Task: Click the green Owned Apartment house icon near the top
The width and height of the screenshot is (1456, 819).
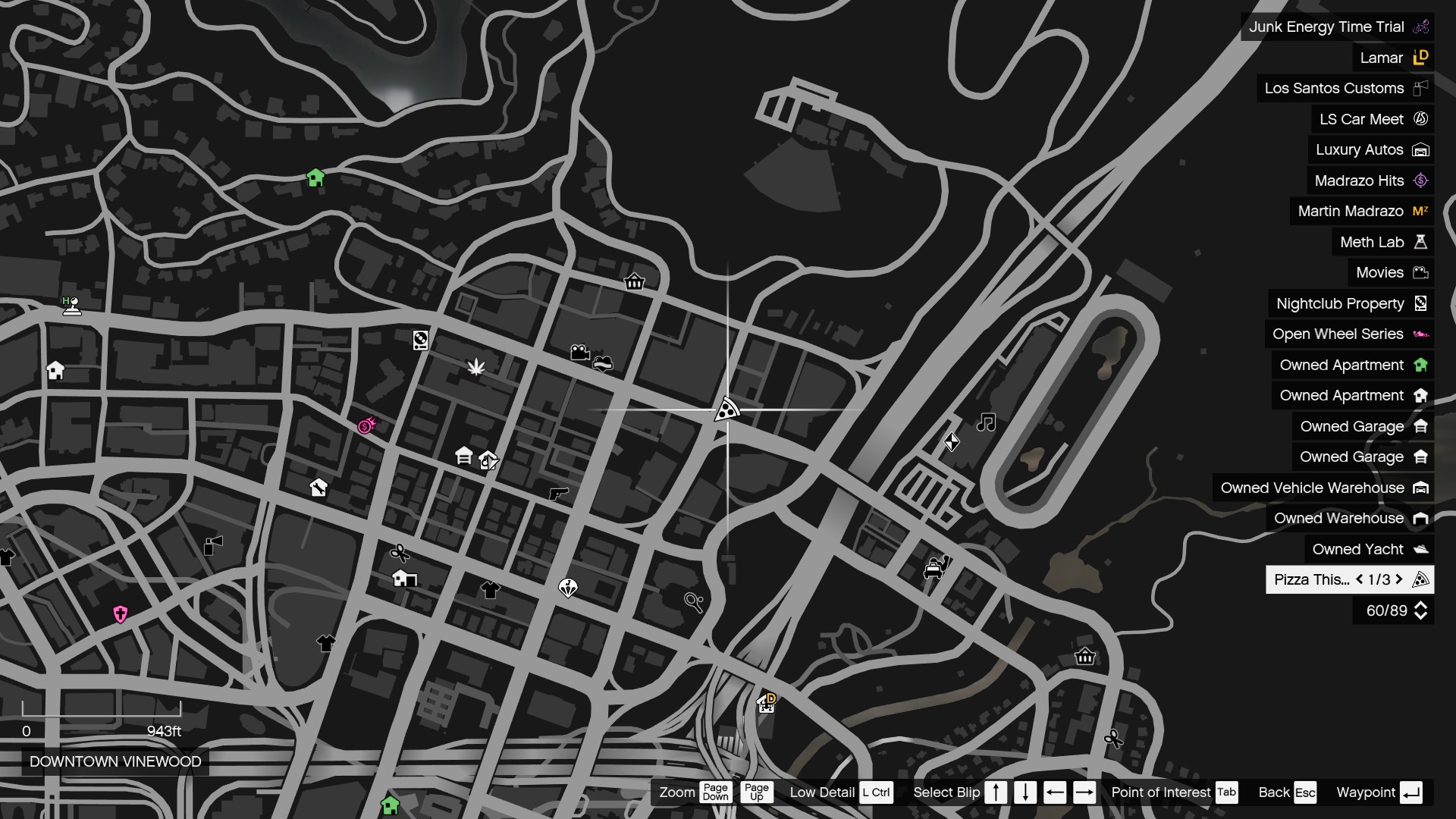Action: point(315,178)
